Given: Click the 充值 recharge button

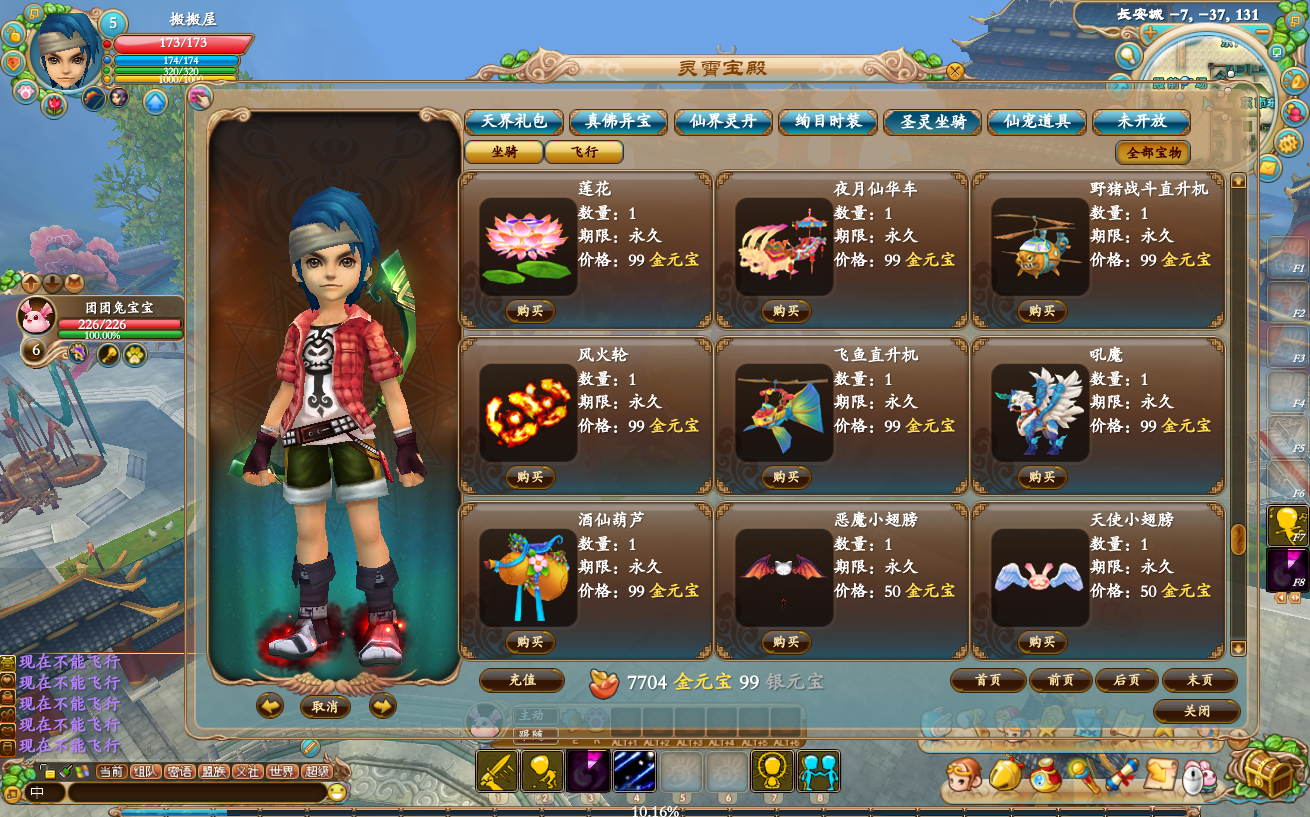Looking at the screenshot, I should tap(522, 680).
